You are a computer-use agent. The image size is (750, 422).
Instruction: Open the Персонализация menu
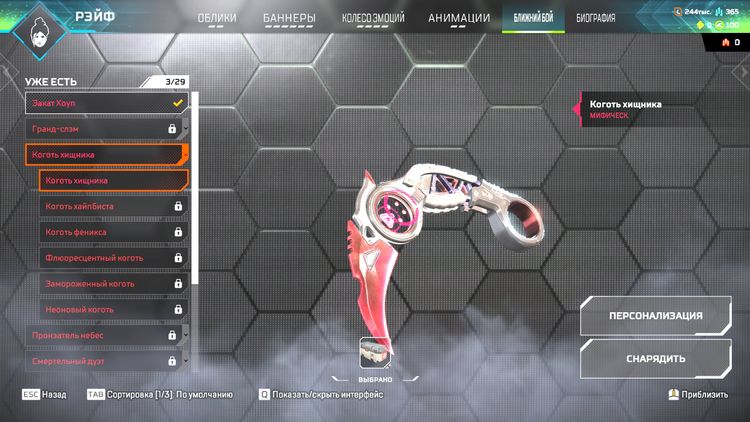click(655, 316)
